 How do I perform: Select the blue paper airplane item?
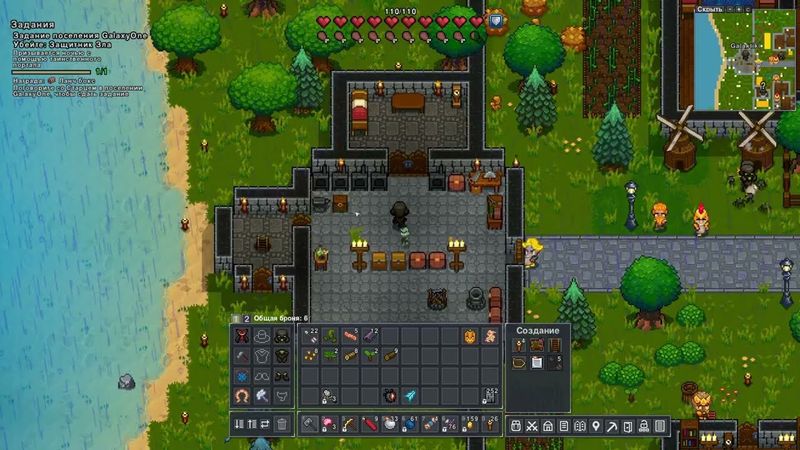tap(411, 395)
